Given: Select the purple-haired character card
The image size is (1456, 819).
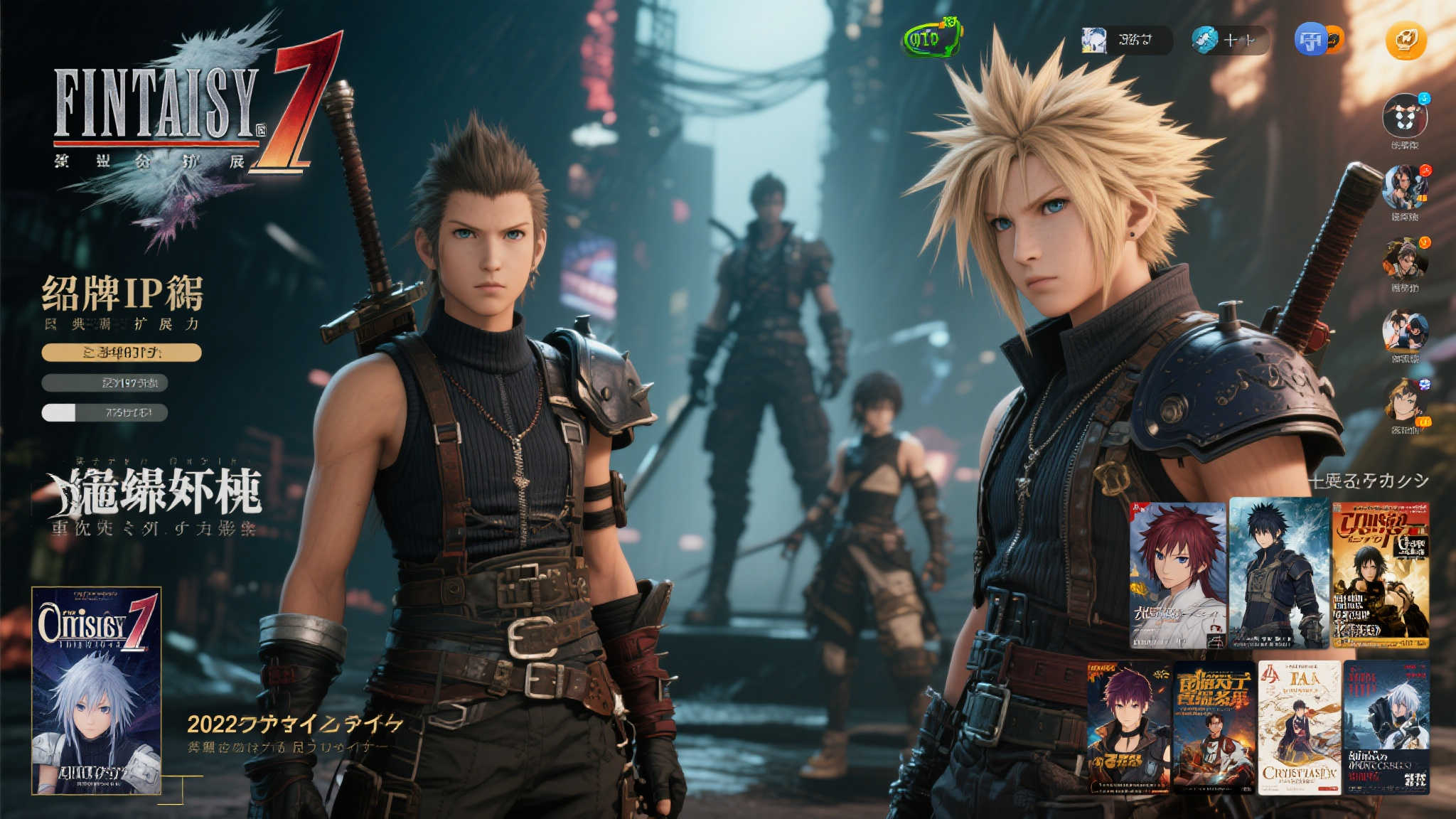Looking at the screenshot, I should (x=1128, y=727).
